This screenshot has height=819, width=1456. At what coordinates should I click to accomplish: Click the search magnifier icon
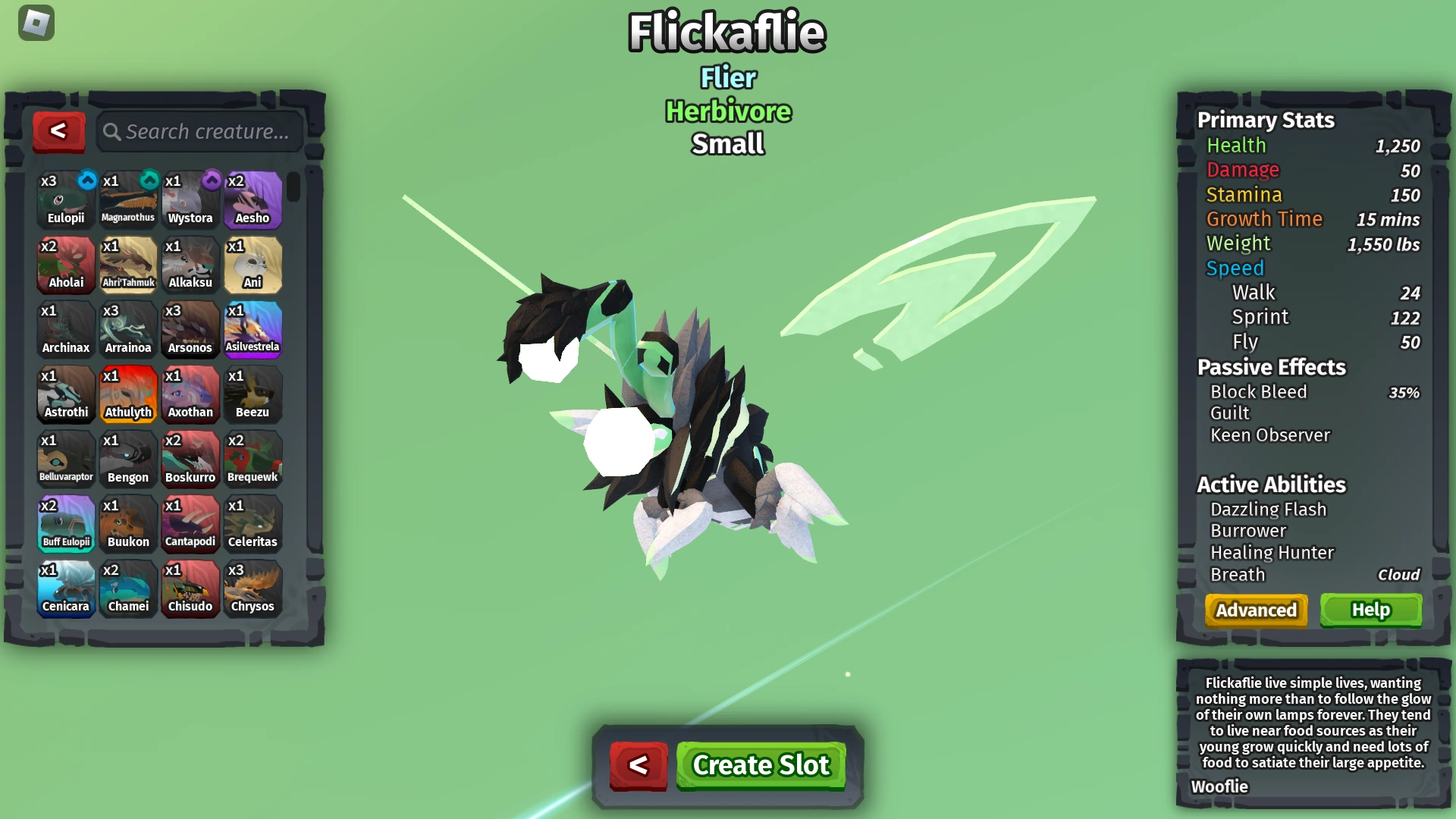112,131
